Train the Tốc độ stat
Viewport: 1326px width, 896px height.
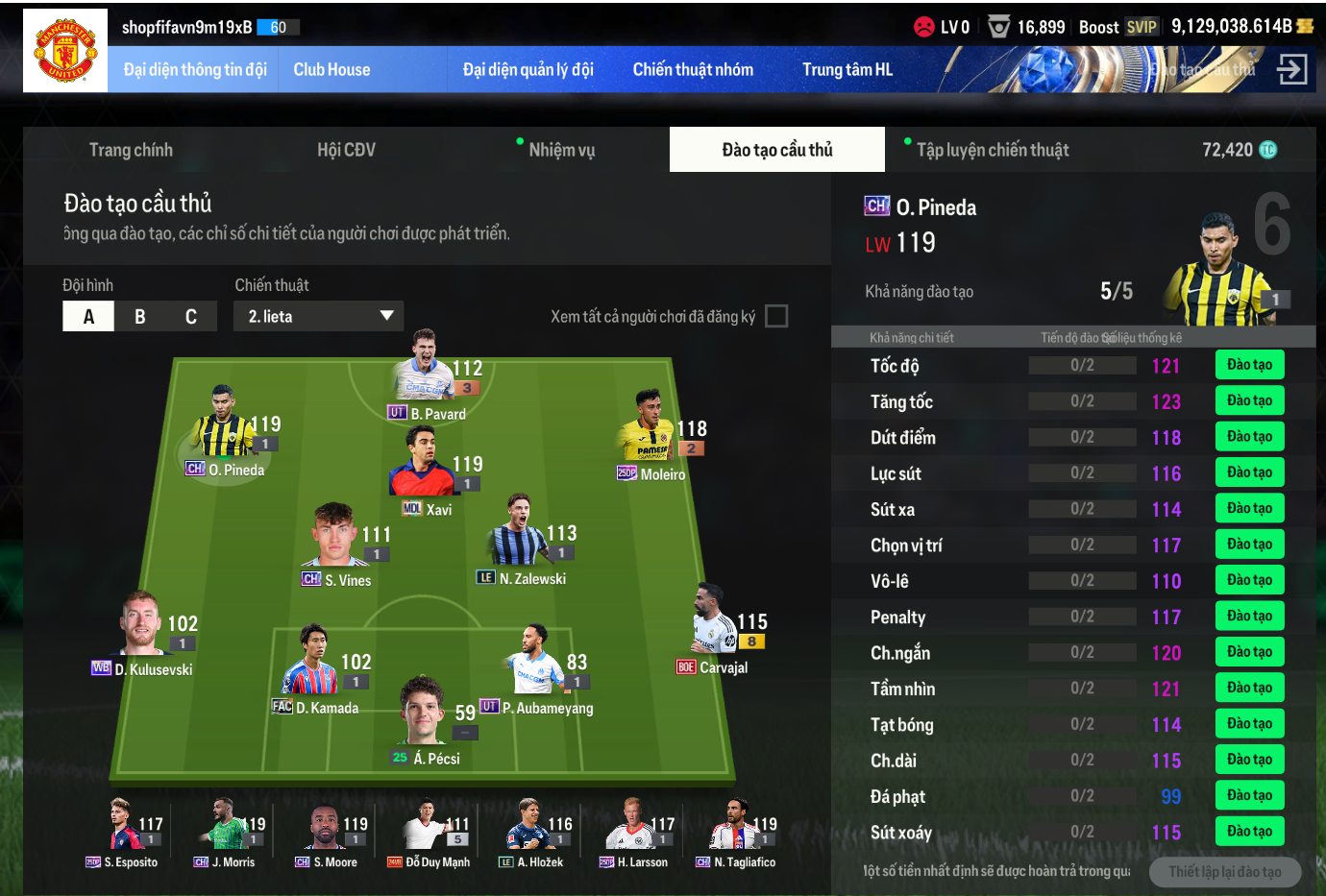click(x=1249, y=365)
